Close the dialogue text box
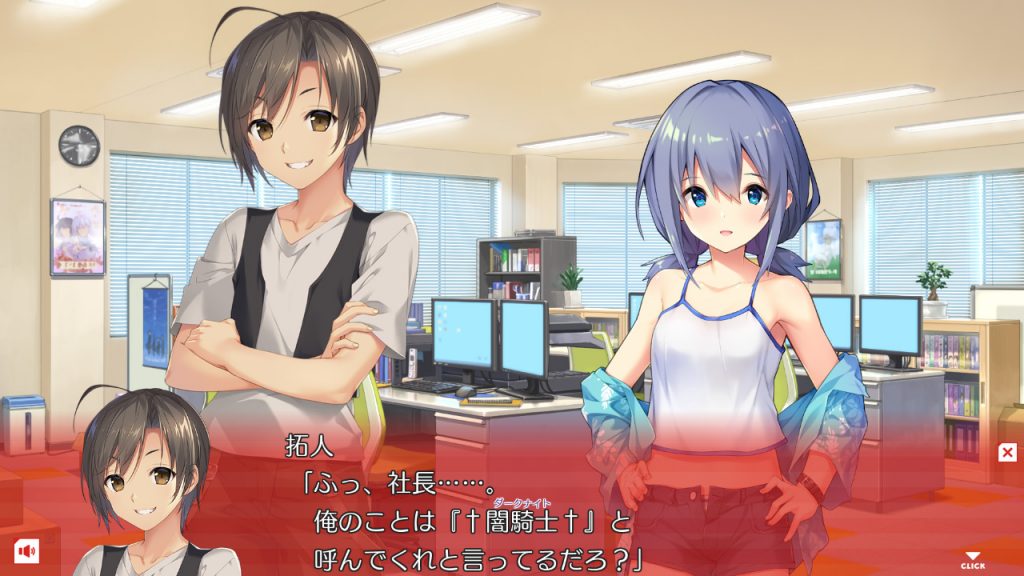Viewport: 1024px width, 576px height. coord(1007,453)
